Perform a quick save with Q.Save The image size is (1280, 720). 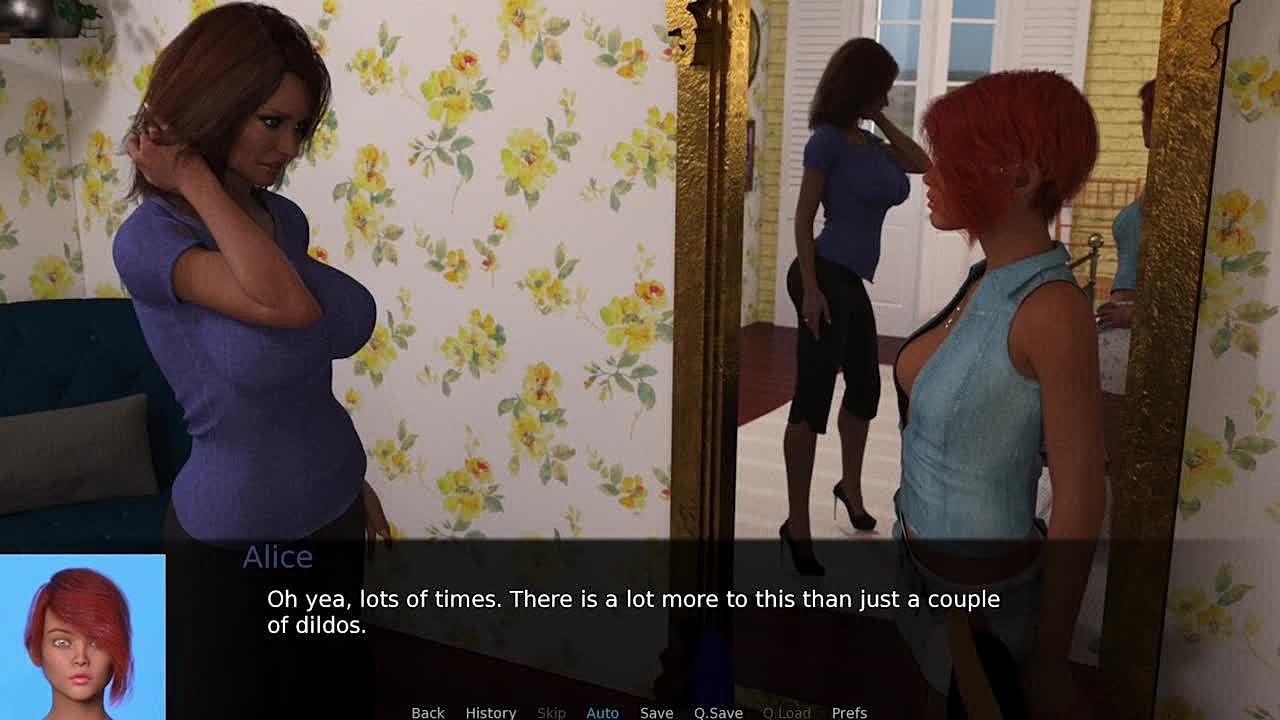pyautogui.click(x=718, y=712)
